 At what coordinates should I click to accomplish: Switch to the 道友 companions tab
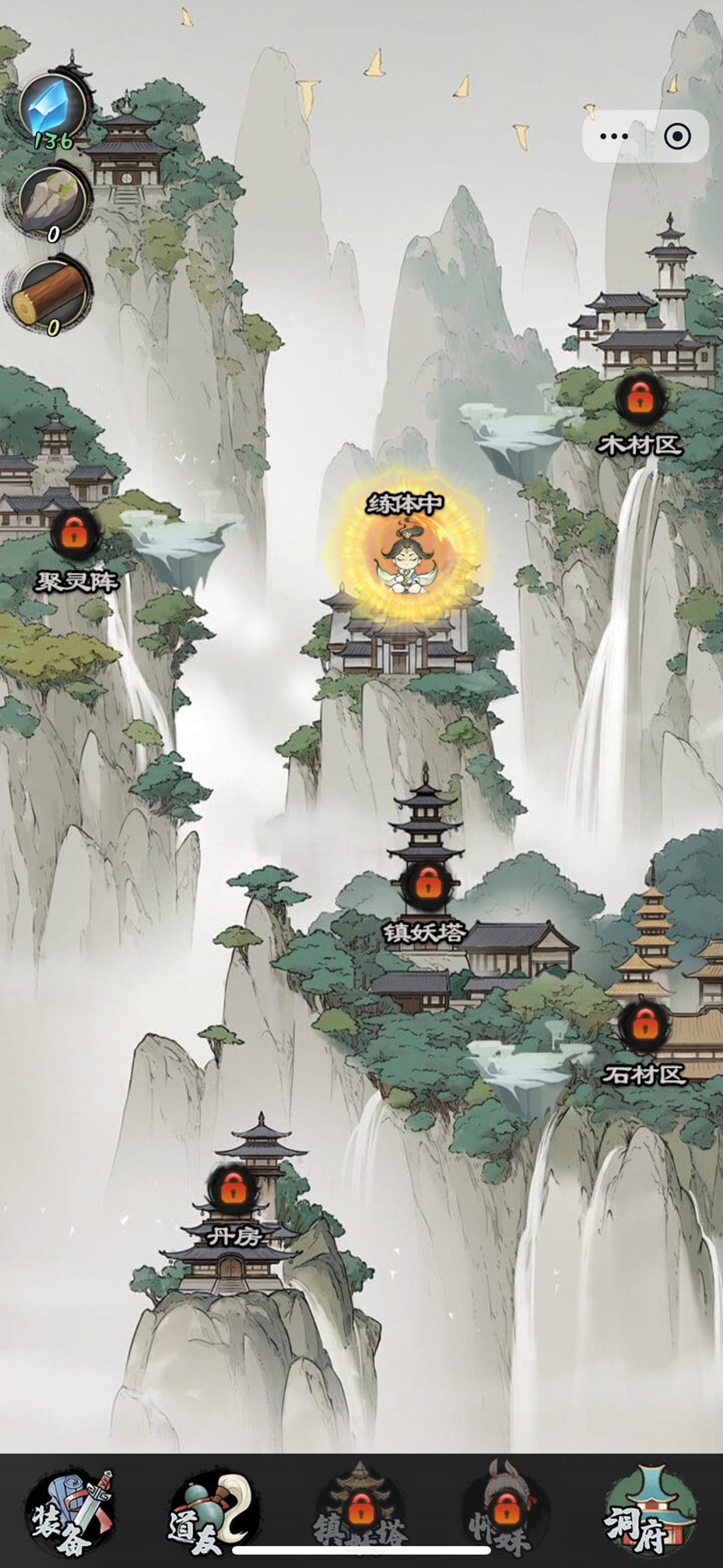(x=213, y=1514)
